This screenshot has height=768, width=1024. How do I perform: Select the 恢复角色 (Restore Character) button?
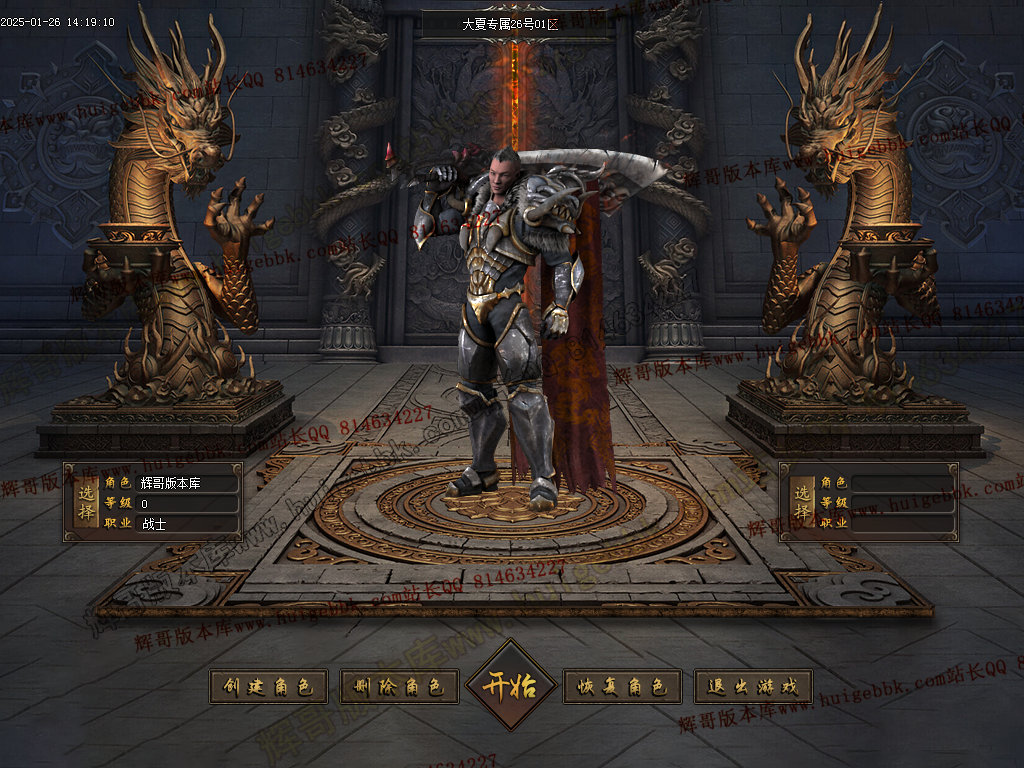[x=623, y=687]
